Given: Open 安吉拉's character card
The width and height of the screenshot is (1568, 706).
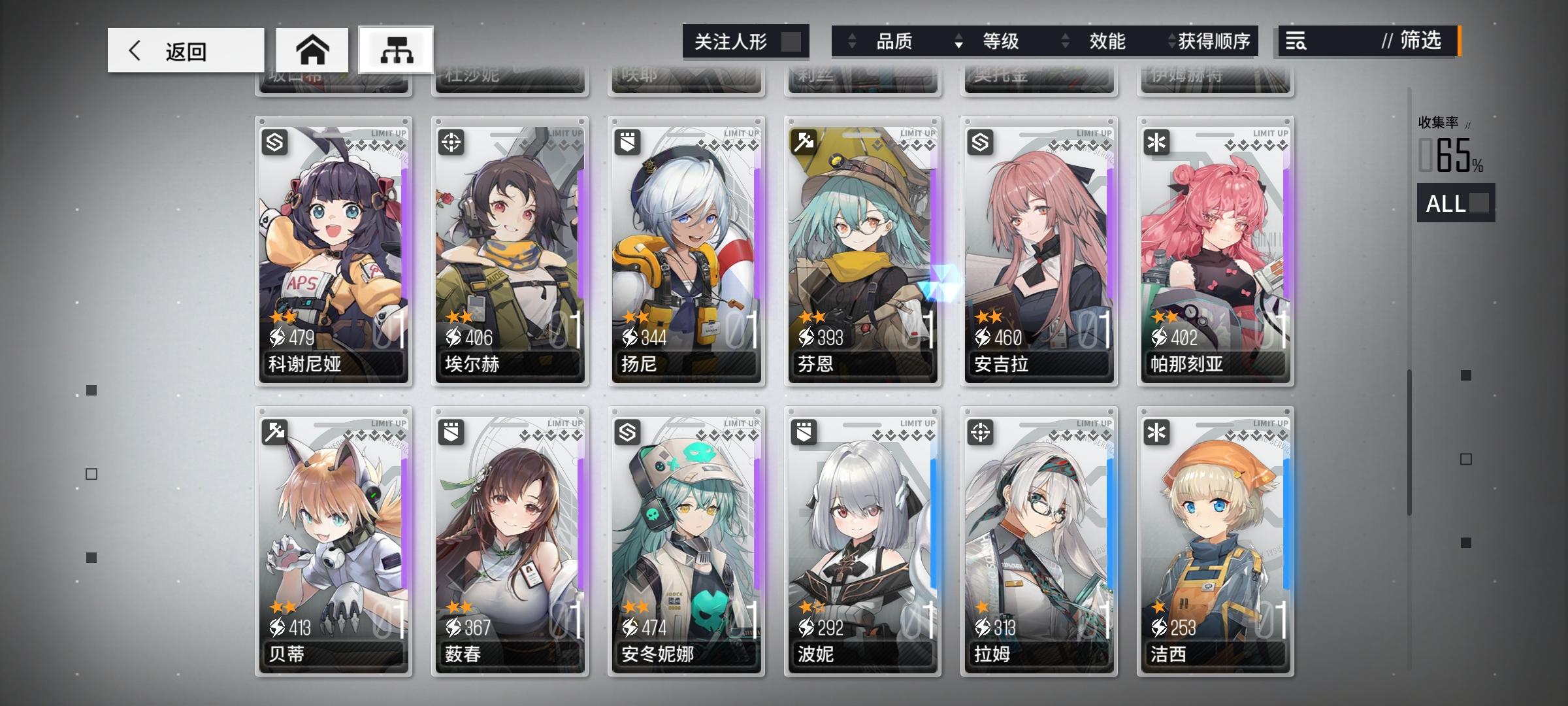Looking at the screenshot, I should tap(1037, 248).
